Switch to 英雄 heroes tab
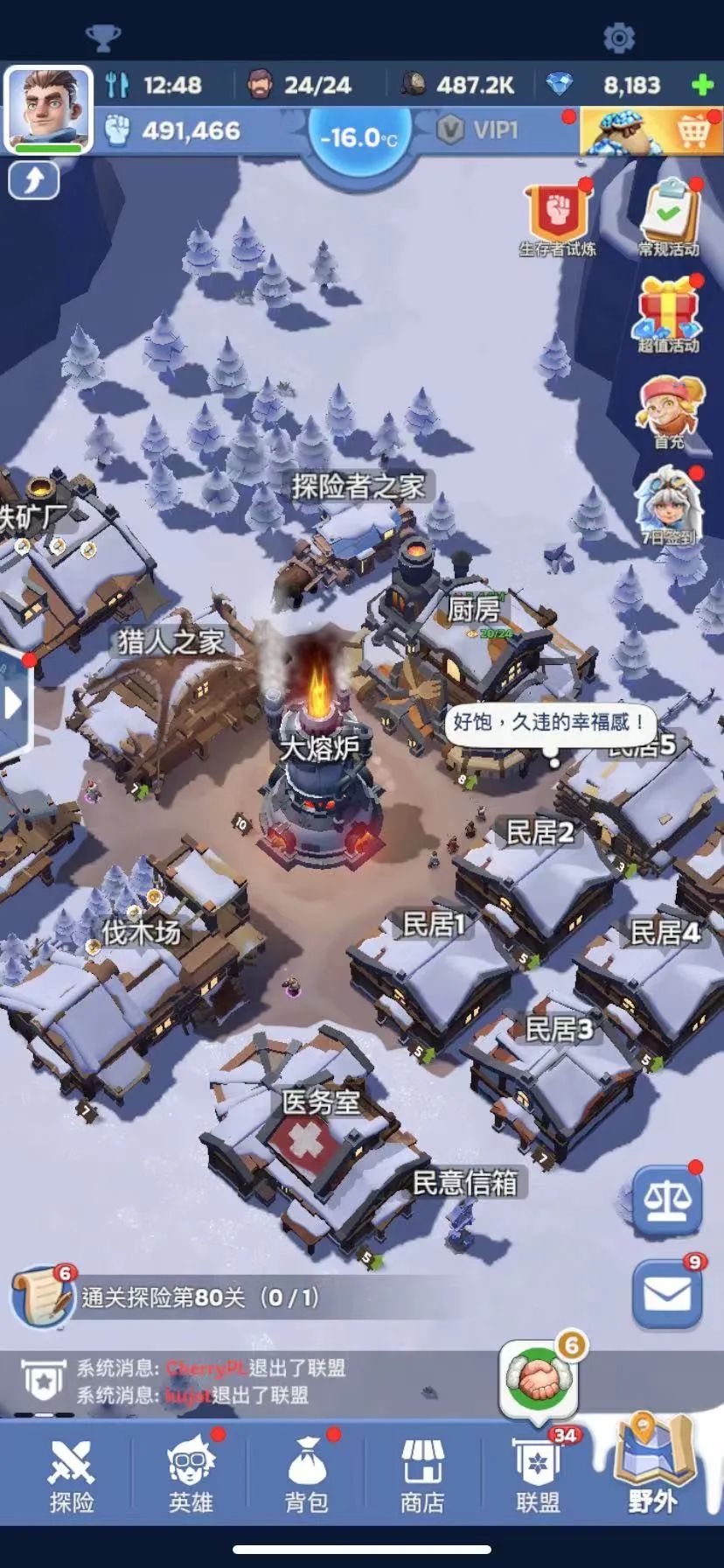Viewport: 724px width, 1568px height. tap(190, 1477)
